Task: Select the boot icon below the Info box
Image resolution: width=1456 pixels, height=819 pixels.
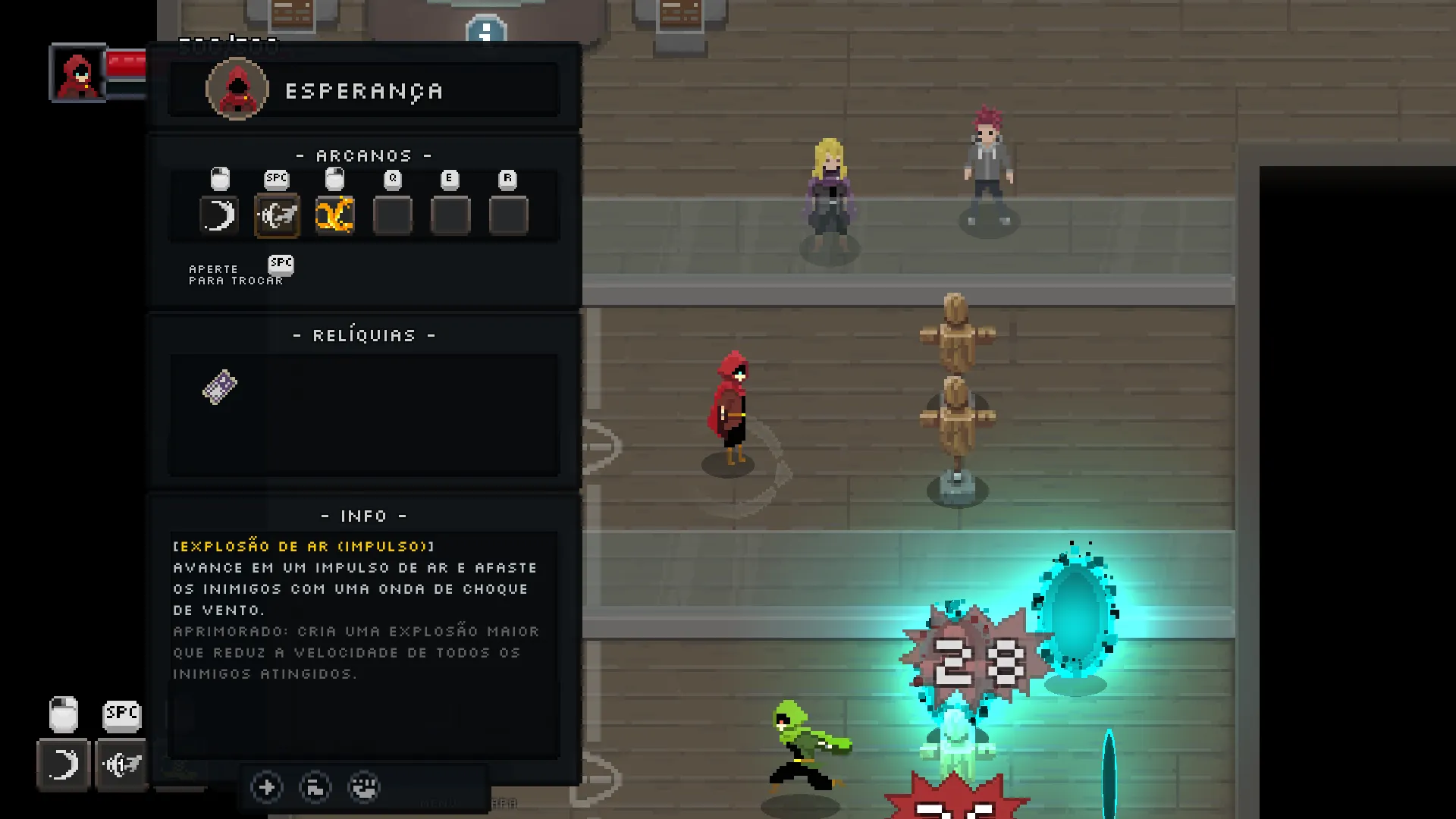Action: coord(315,788)
